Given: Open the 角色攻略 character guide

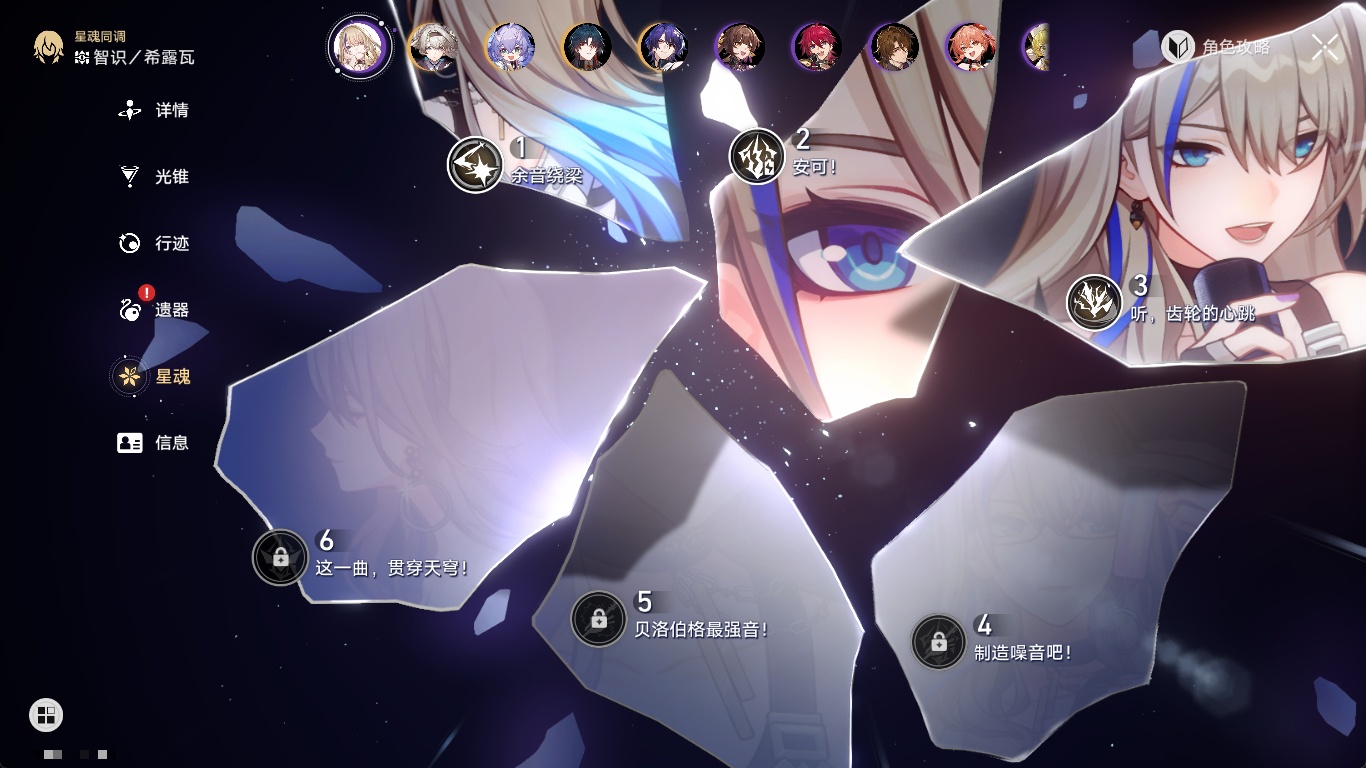Looking at the screenshot, I should click(1216, 47).
